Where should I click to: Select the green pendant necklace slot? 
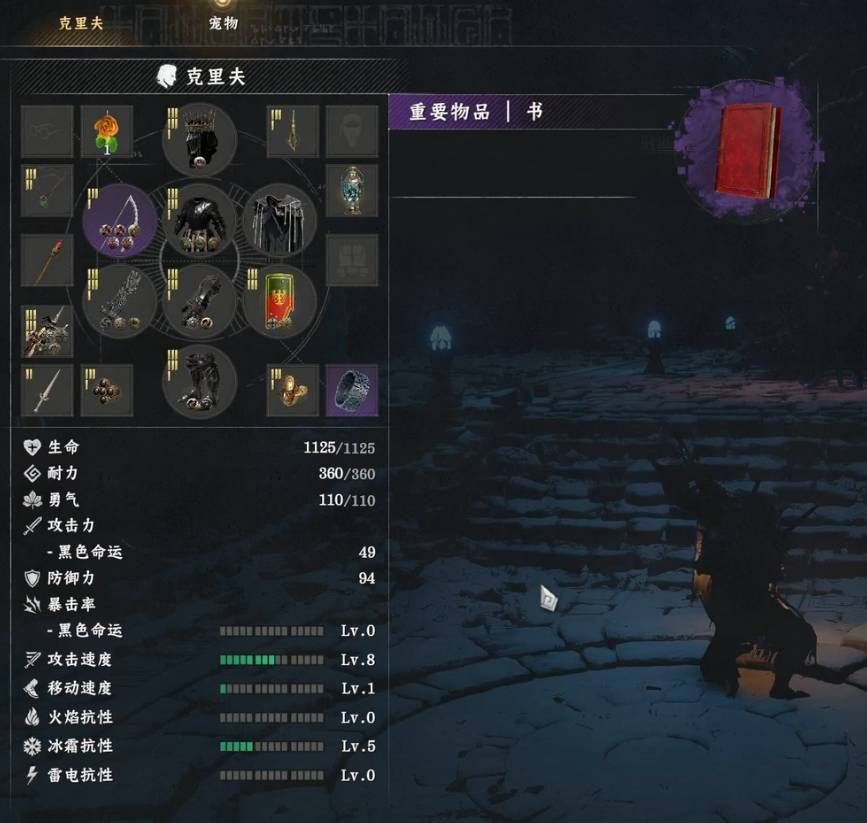(47, 191)
